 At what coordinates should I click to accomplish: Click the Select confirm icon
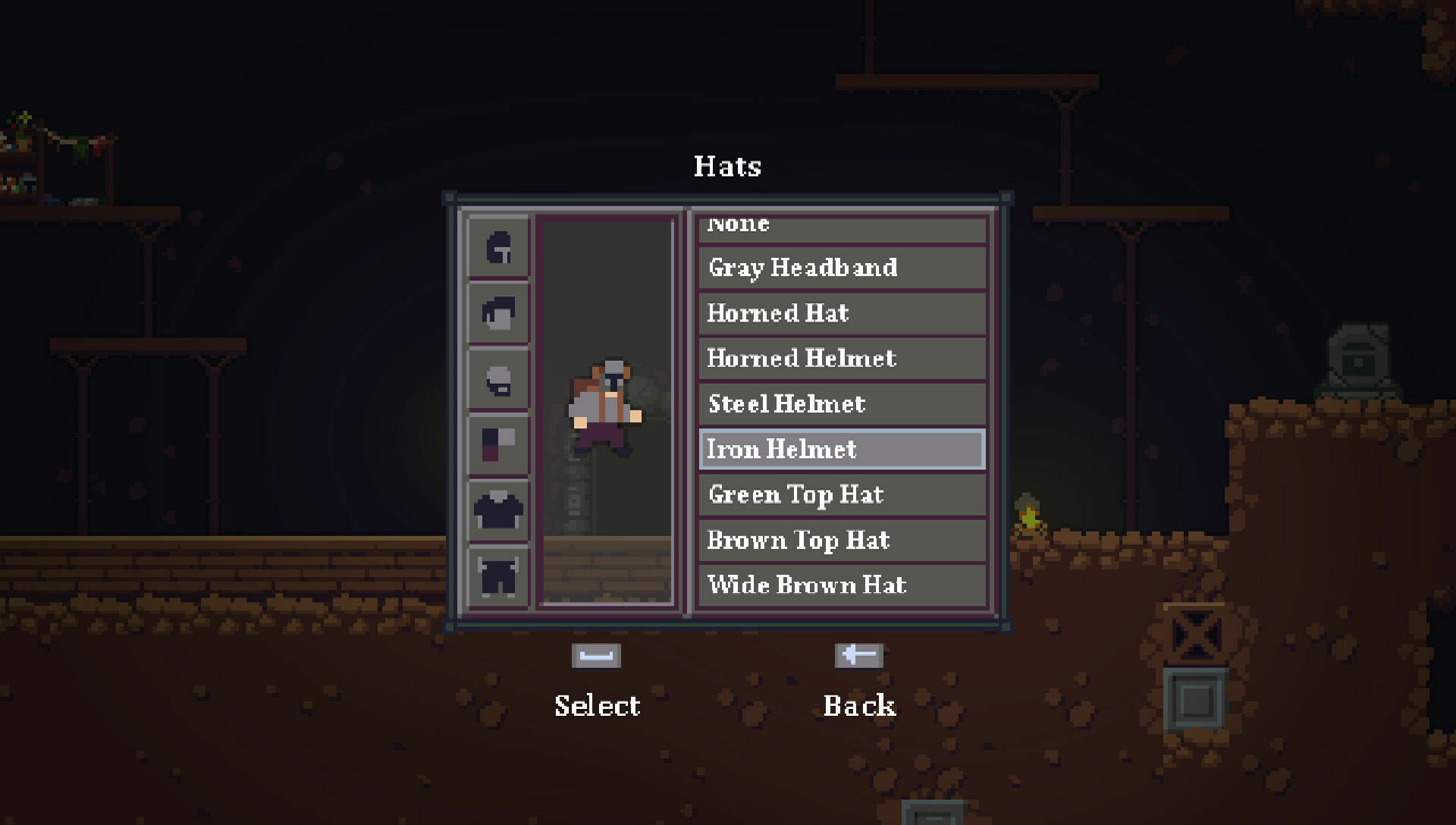pos(598,655)
